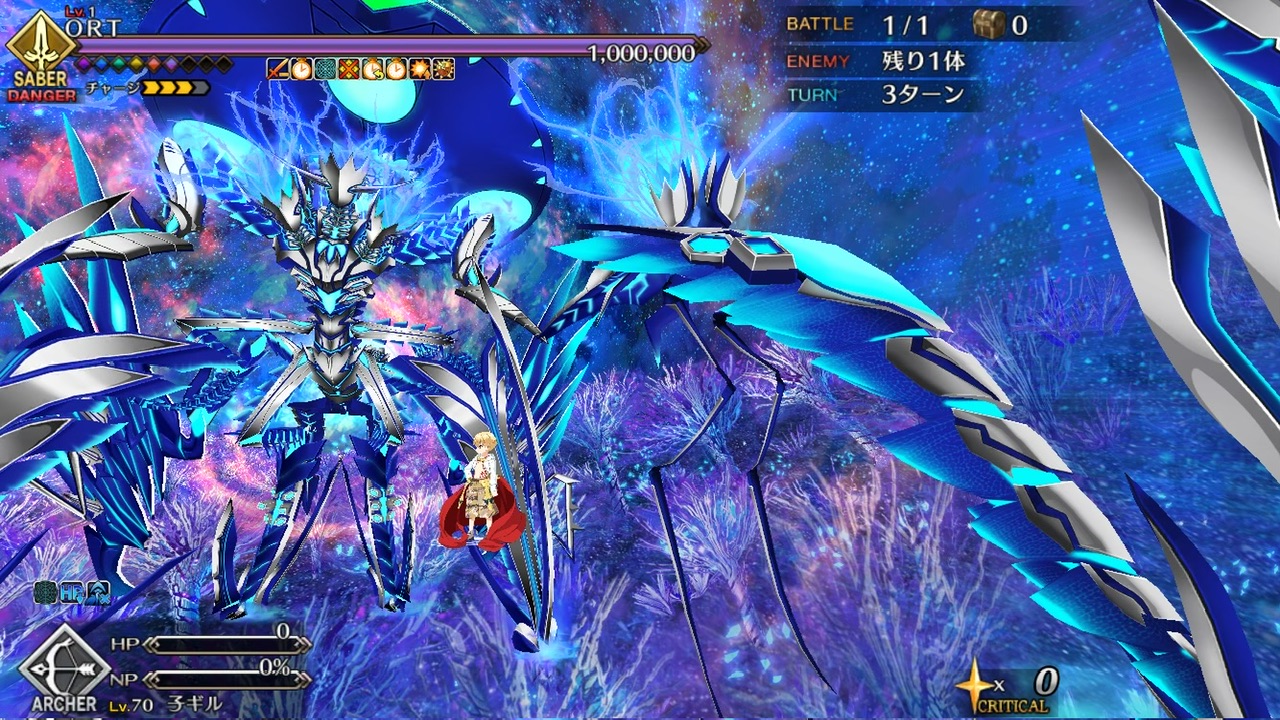
Task: Tap the orange crossed-X status icon on ORT
Action: point(348,68)
